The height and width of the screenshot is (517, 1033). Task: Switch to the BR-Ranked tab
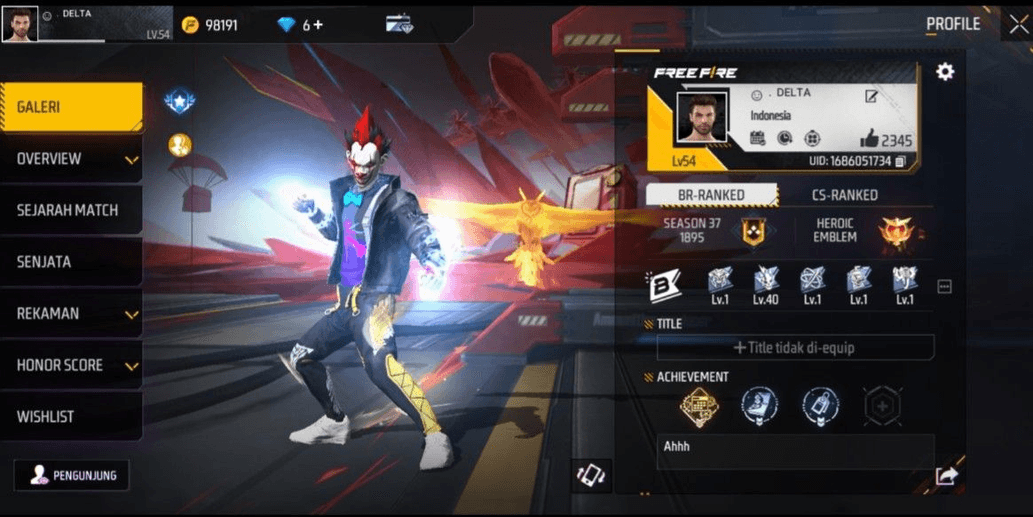tap(711, 195)
